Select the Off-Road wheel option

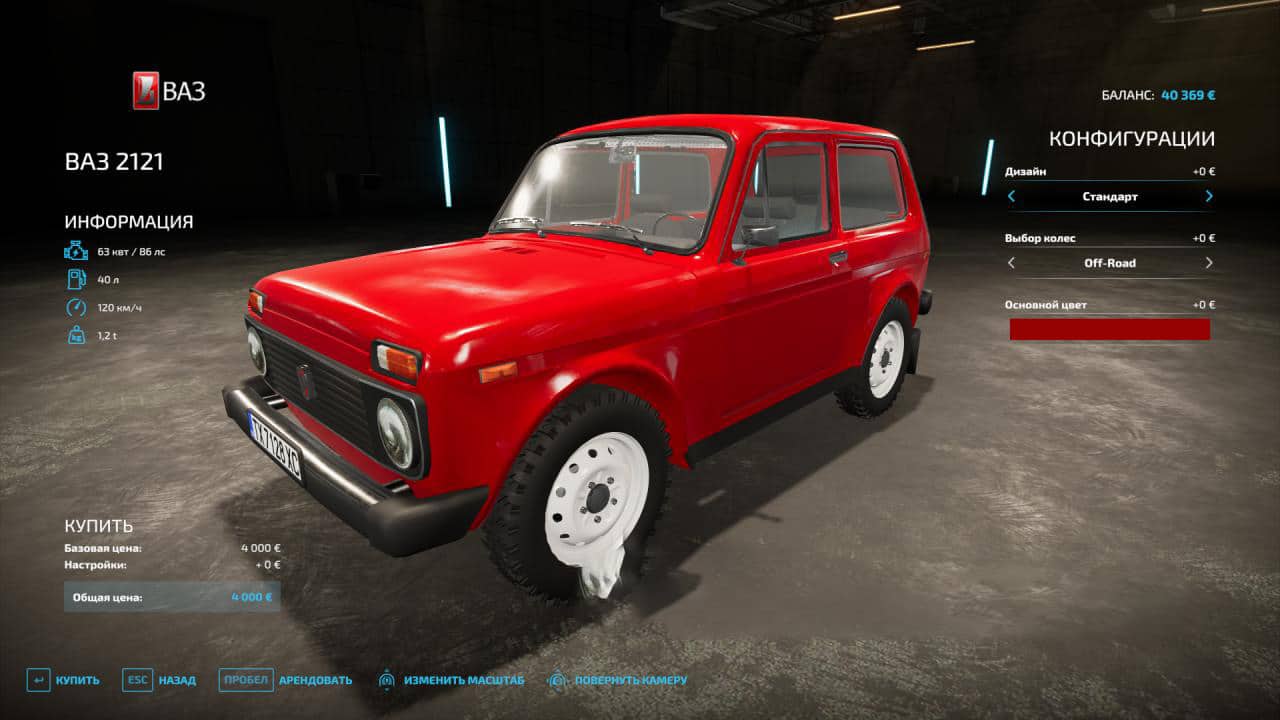pos(1110,263)
